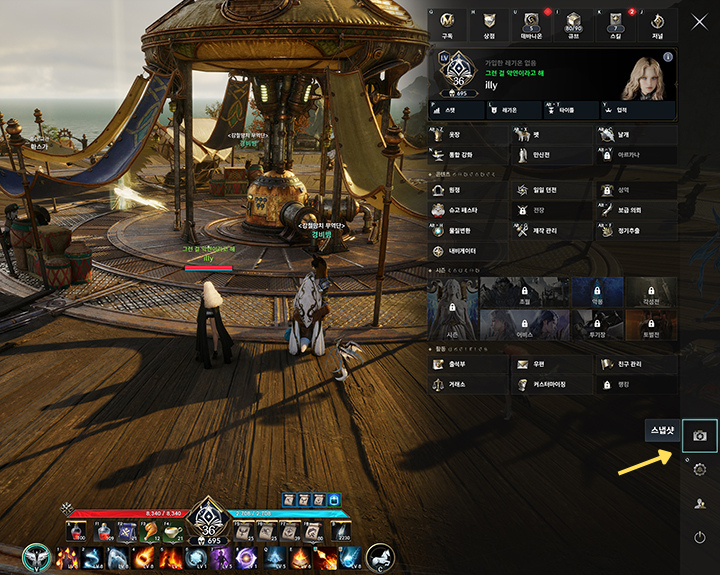Open settings with the gear icon
The image size is (720, 575).
[700, 470]
